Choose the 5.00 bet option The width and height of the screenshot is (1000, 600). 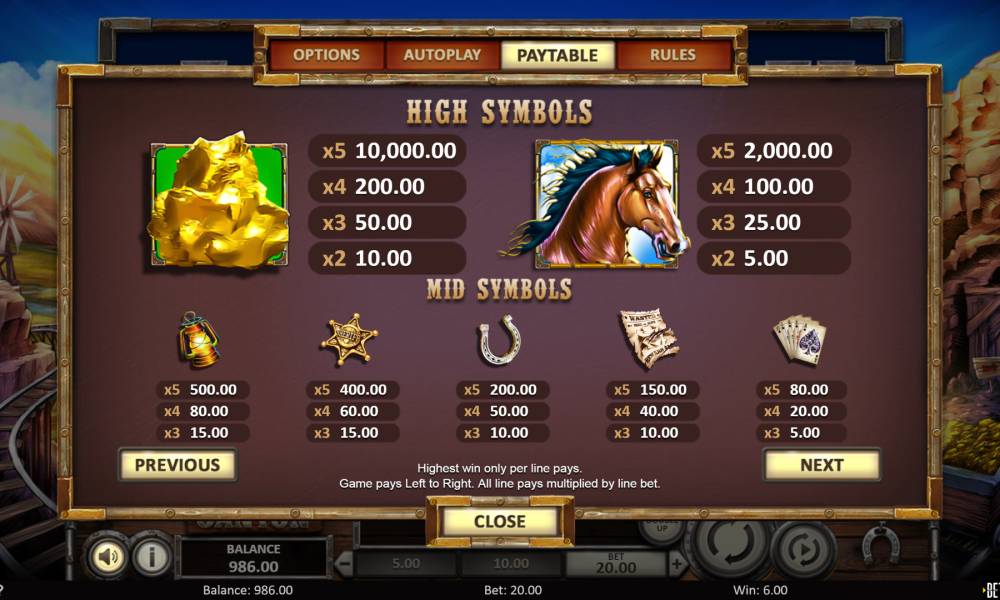click(405, 564)
